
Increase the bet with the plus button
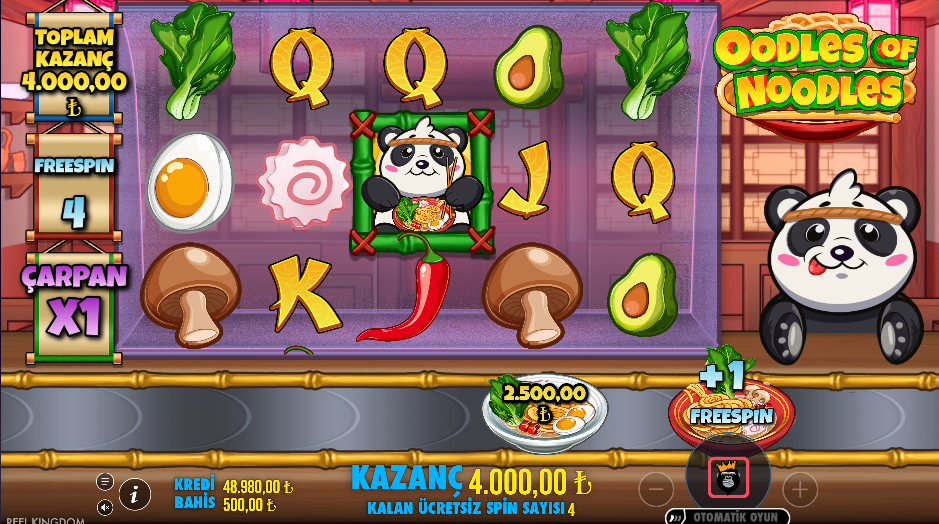[x=799, y=489]
